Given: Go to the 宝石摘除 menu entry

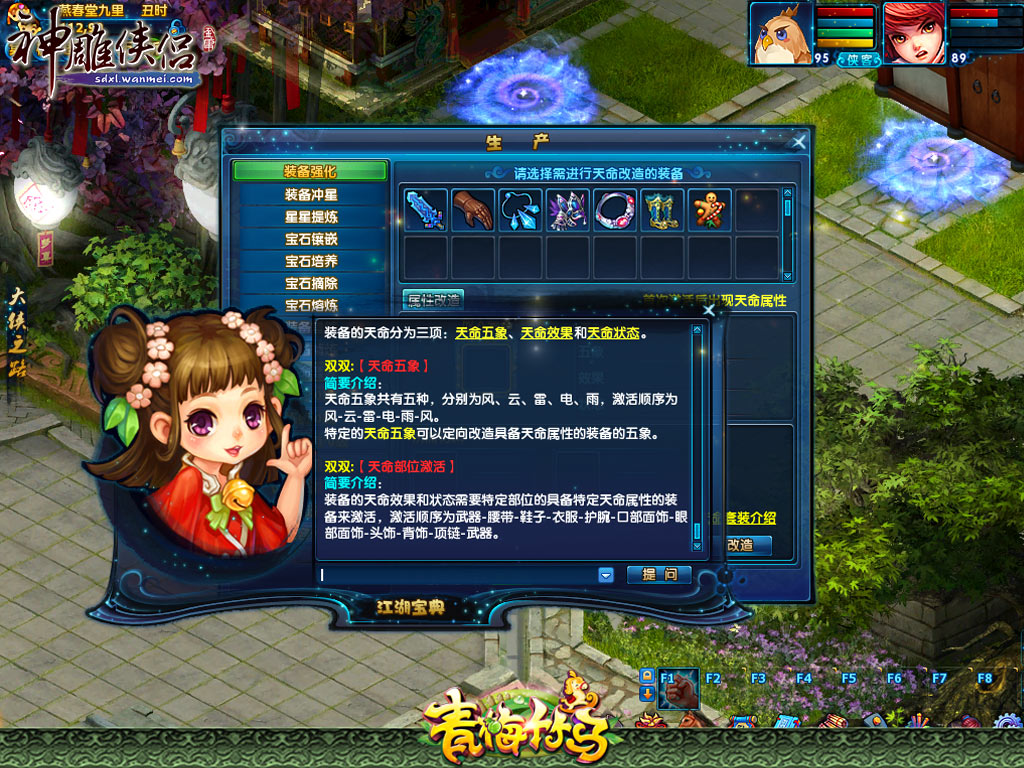Looking at the screenshot, I should (310, 283).
